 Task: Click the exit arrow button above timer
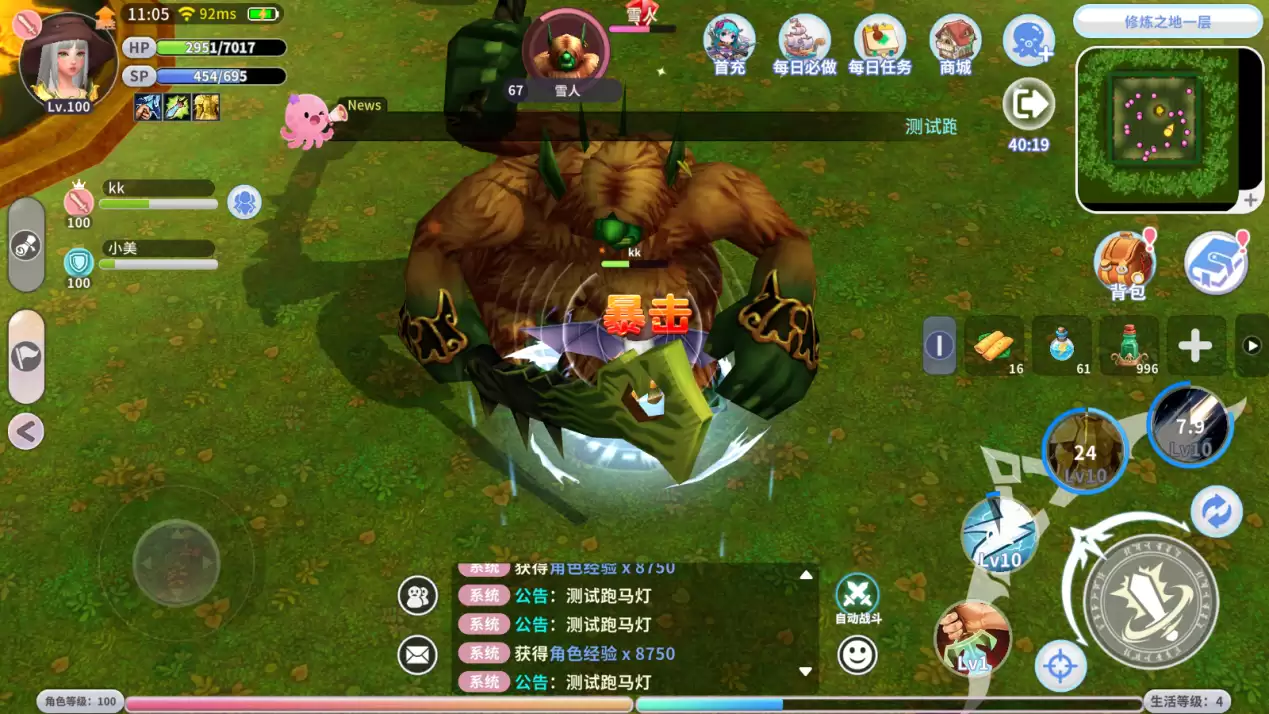(x=1028, y=104)
